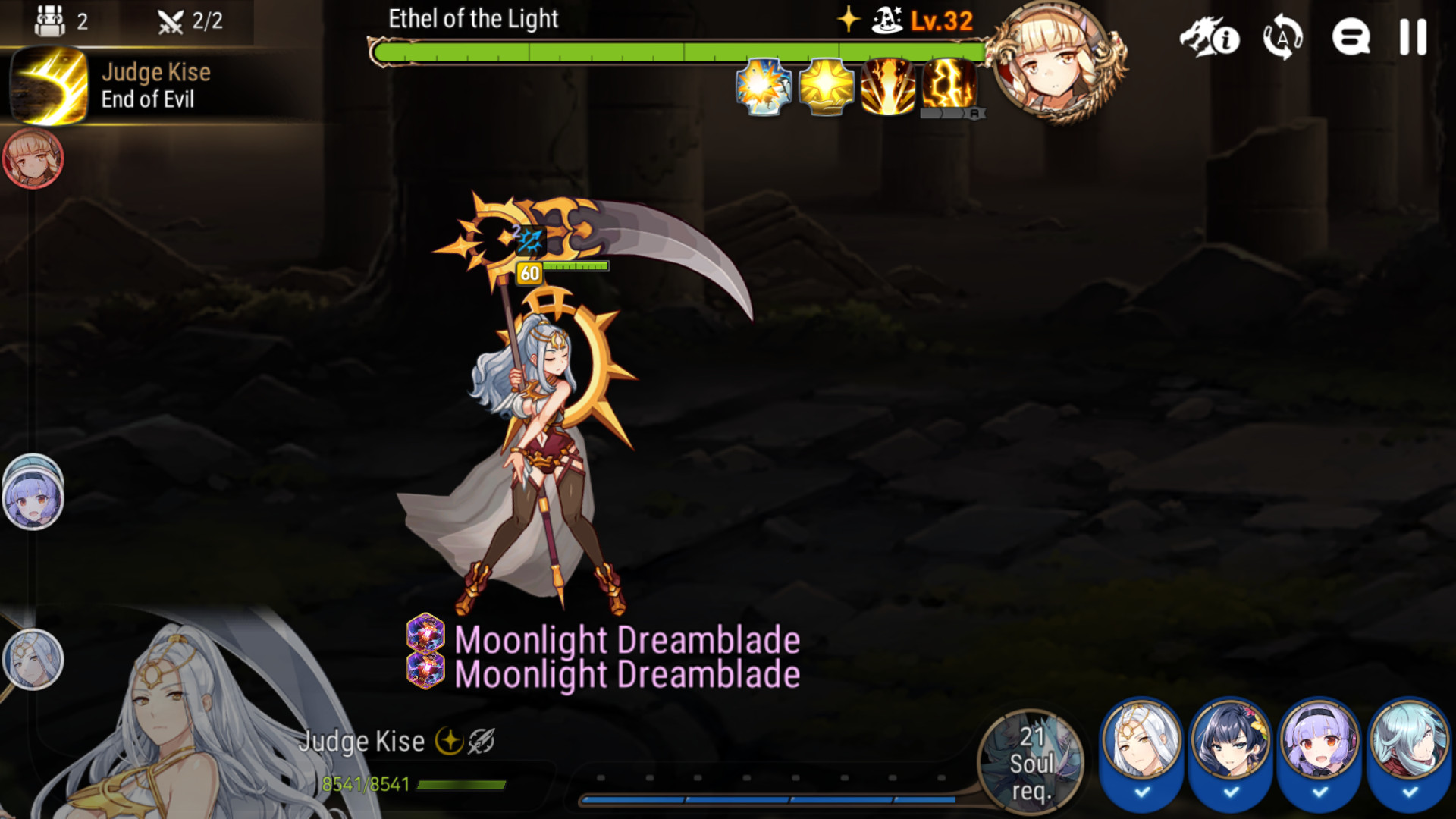Tap the 60 combat readiness marker above Judge Kise
This screenshot has width=1456, height=819.
pyautogui.click(x=529, y=274)
